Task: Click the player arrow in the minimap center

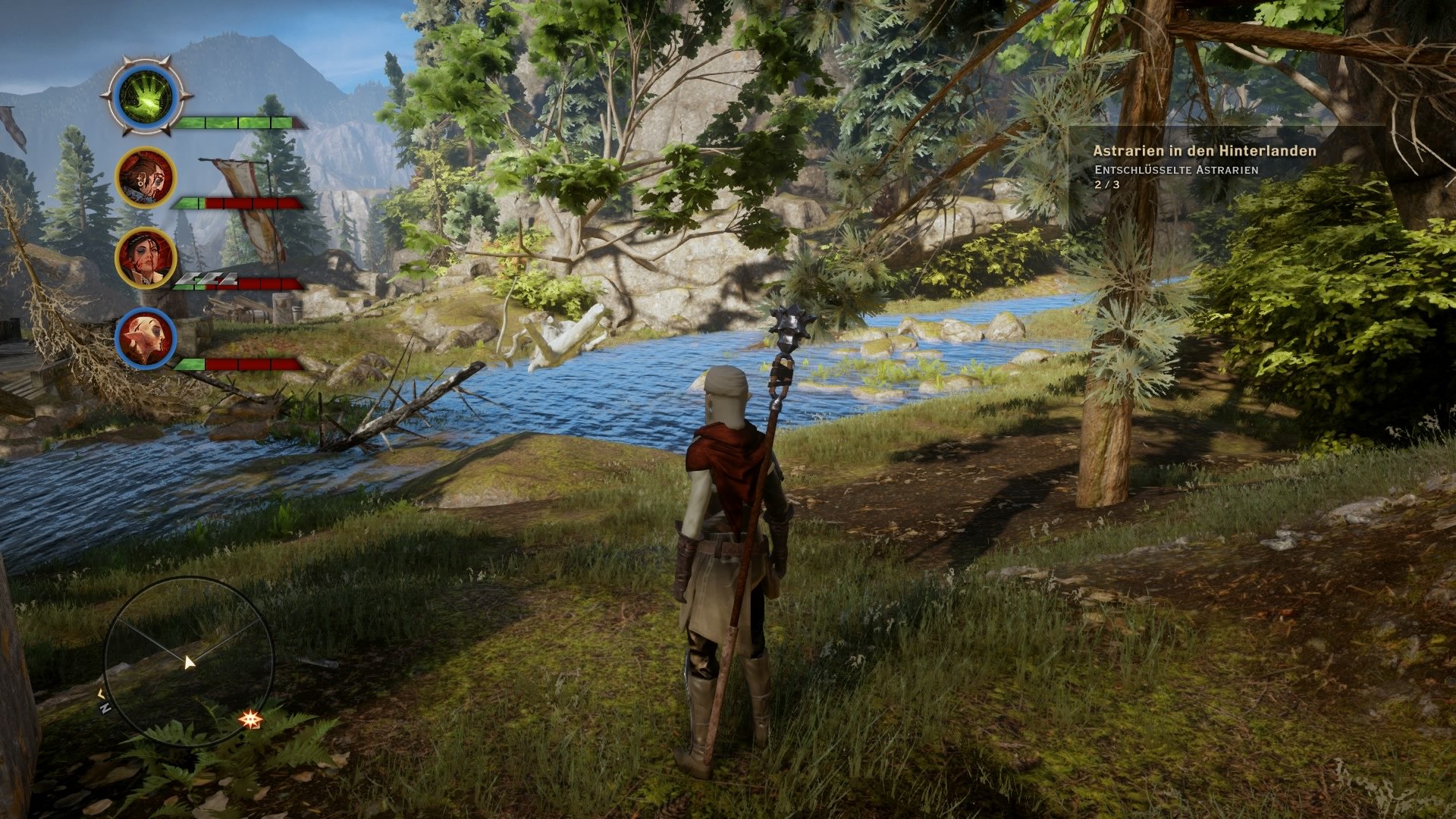Action: click(190, 664)
